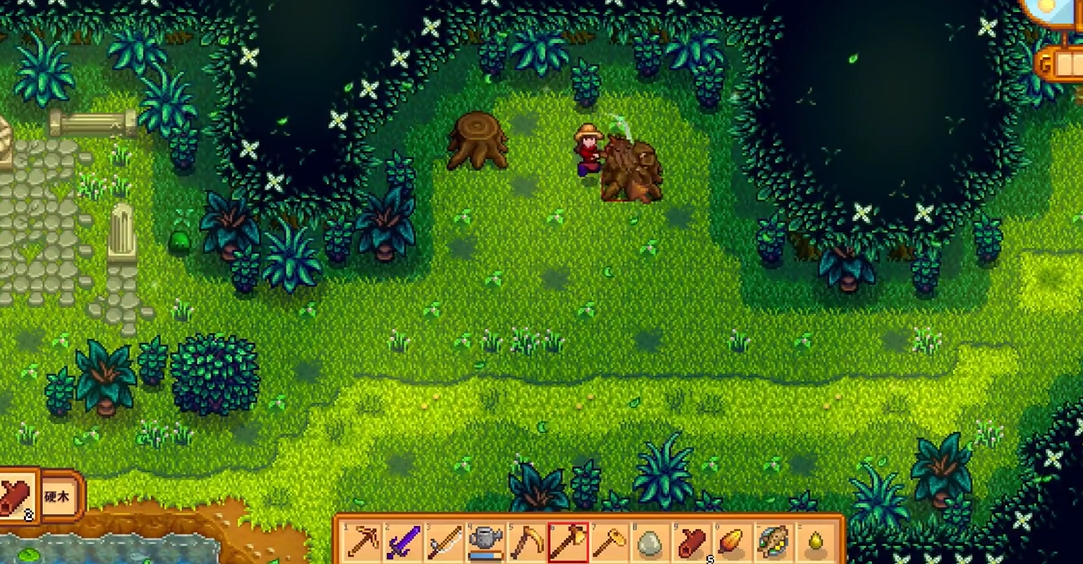
Task: Select the watering can
Action: [x=485, y=543]
